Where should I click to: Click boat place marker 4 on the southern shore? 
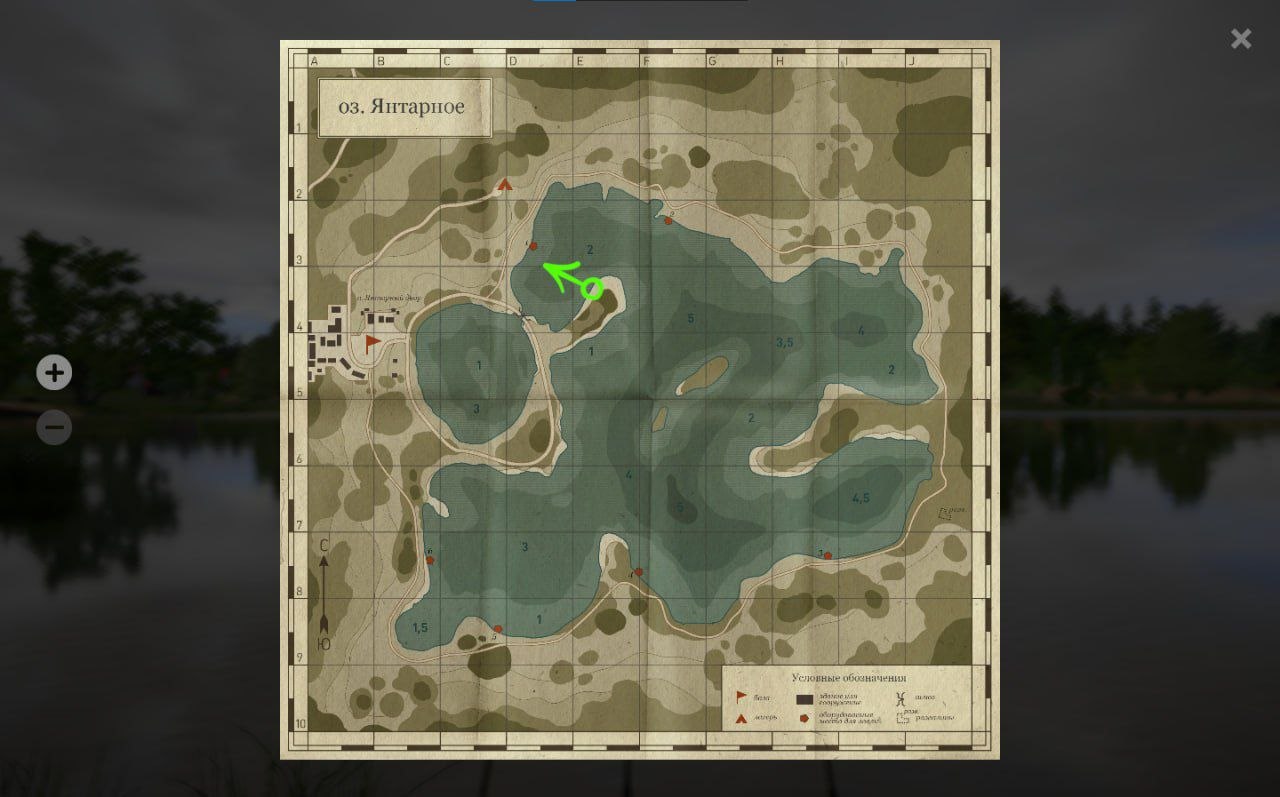639,571
